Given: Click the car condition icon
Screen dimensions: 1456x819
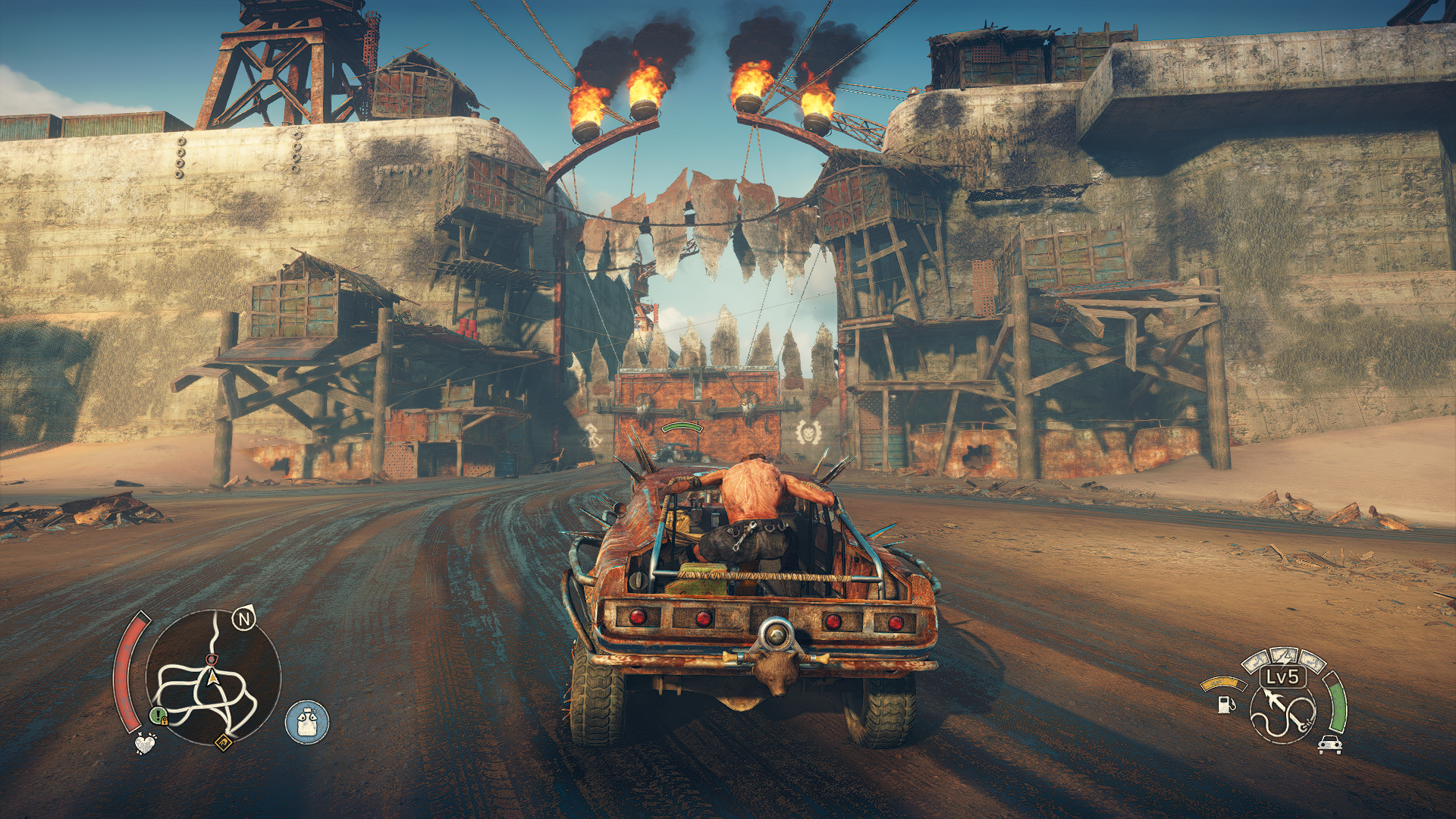Looking at the screenshot, I should tap(1329, 745).
